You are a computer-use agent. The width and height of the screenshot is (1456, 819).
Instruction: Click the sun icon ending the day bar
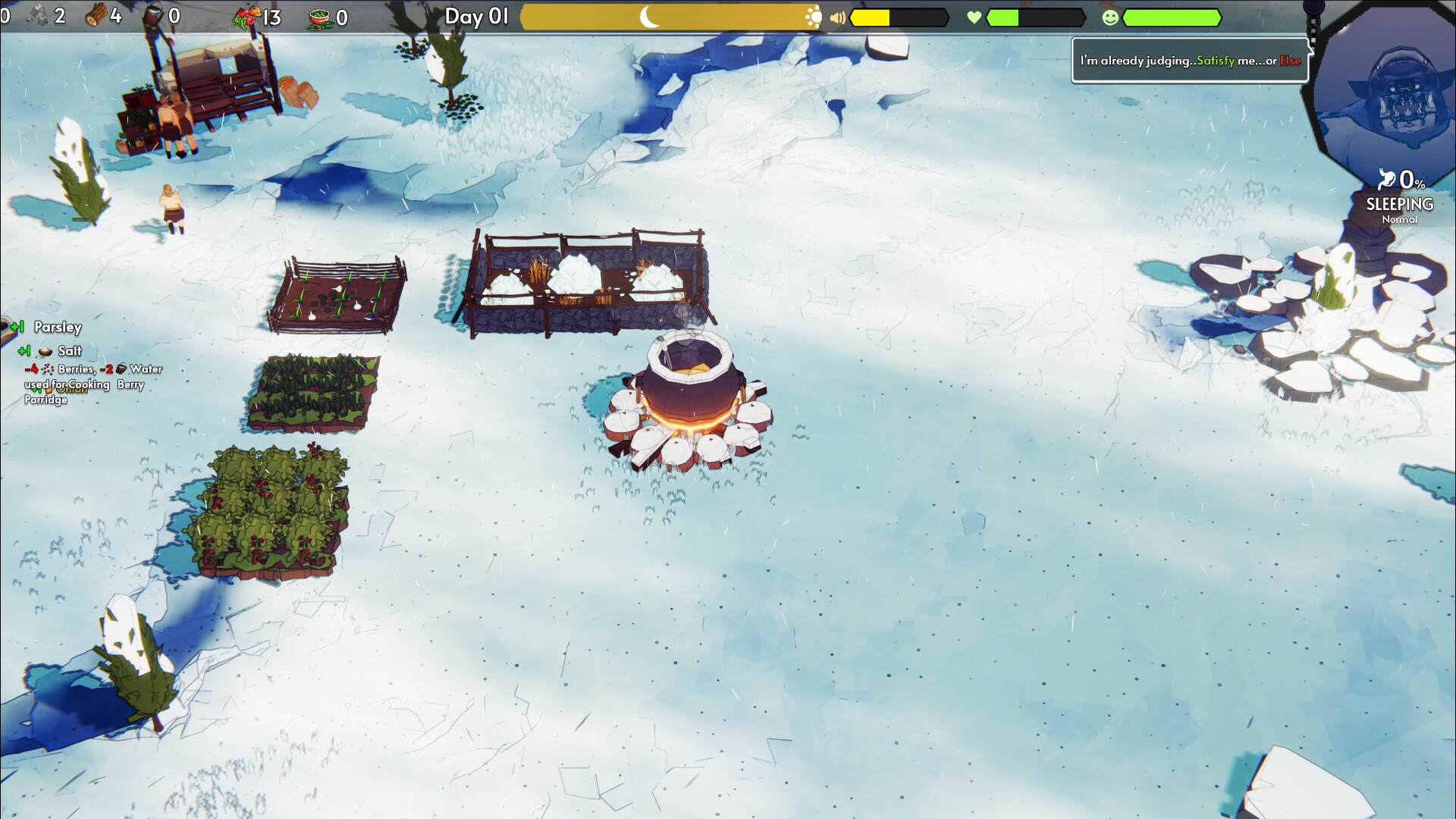point(815,15)
